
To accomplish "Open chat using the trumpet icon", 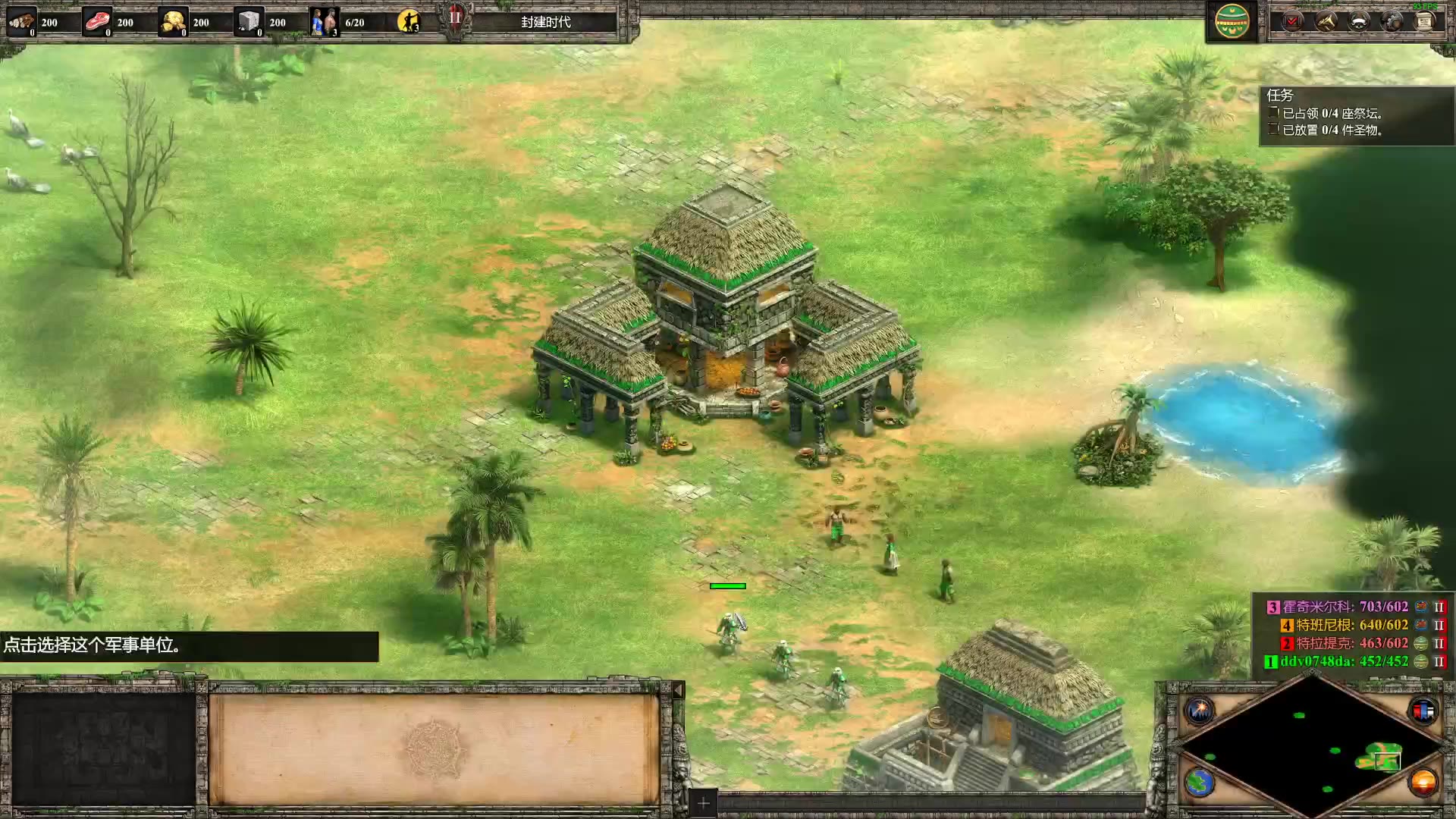I will (1326, 22).
